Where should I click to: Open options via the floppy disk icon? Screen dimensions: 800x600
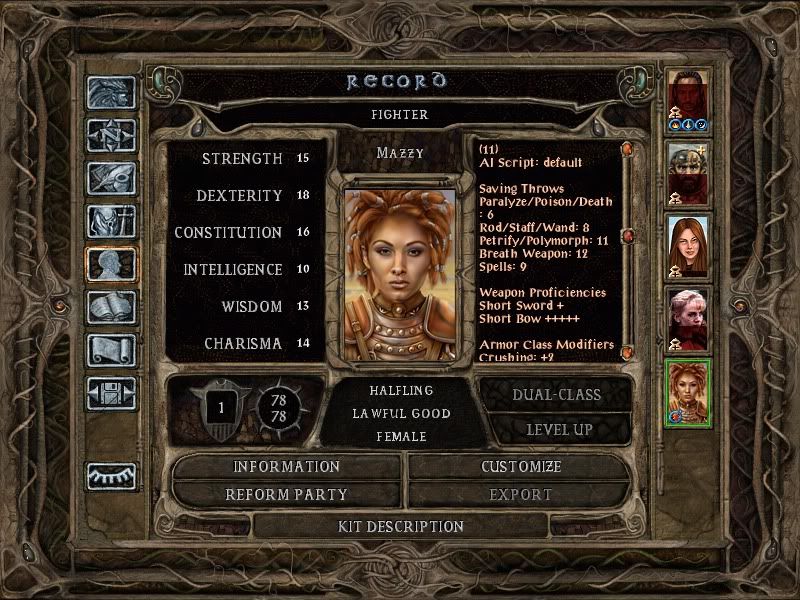pyautogui.click(x=110, y=393)
